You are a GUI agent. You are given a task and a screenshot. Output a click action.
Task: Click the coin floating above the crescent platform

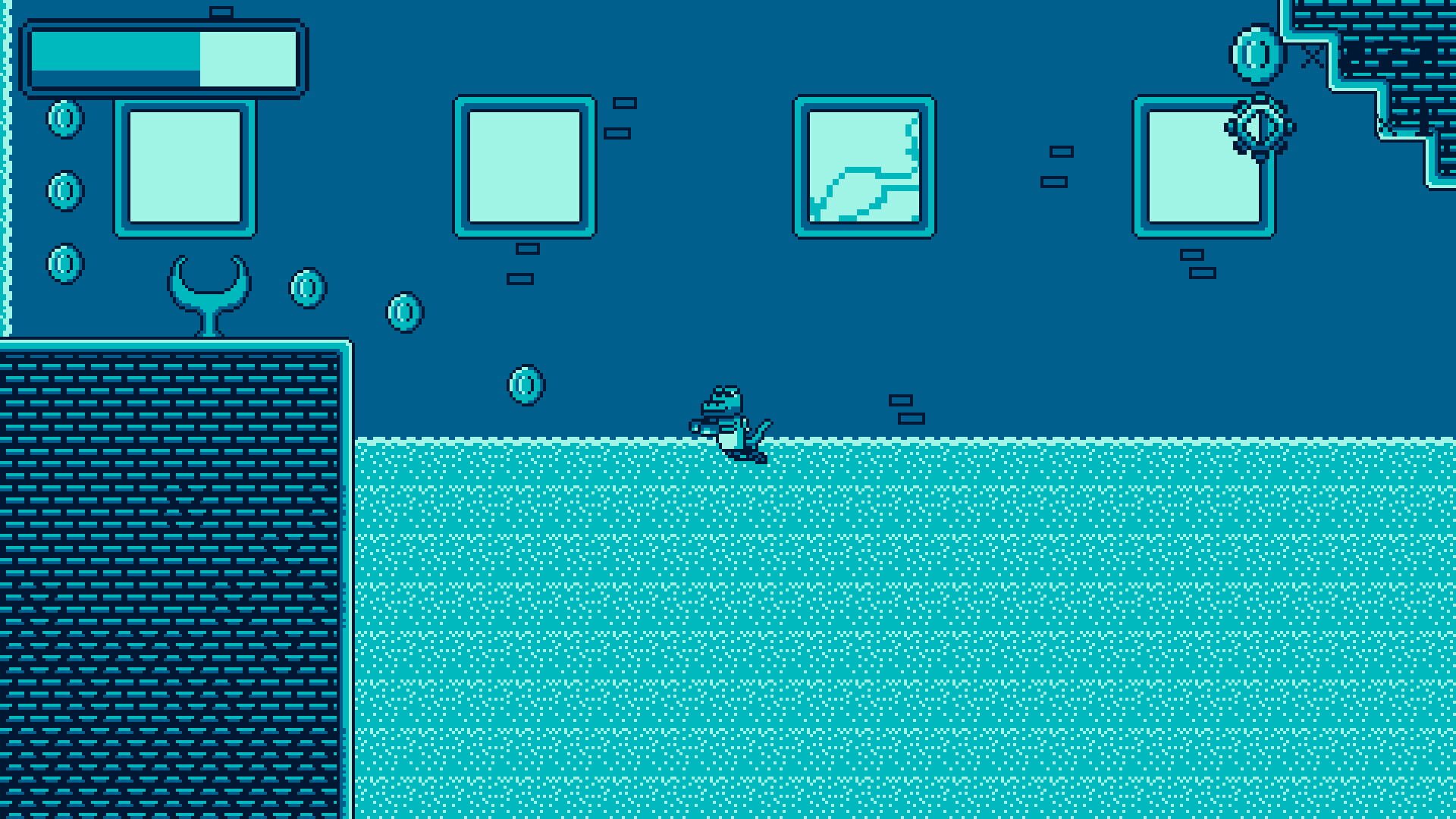click(308, 287)
